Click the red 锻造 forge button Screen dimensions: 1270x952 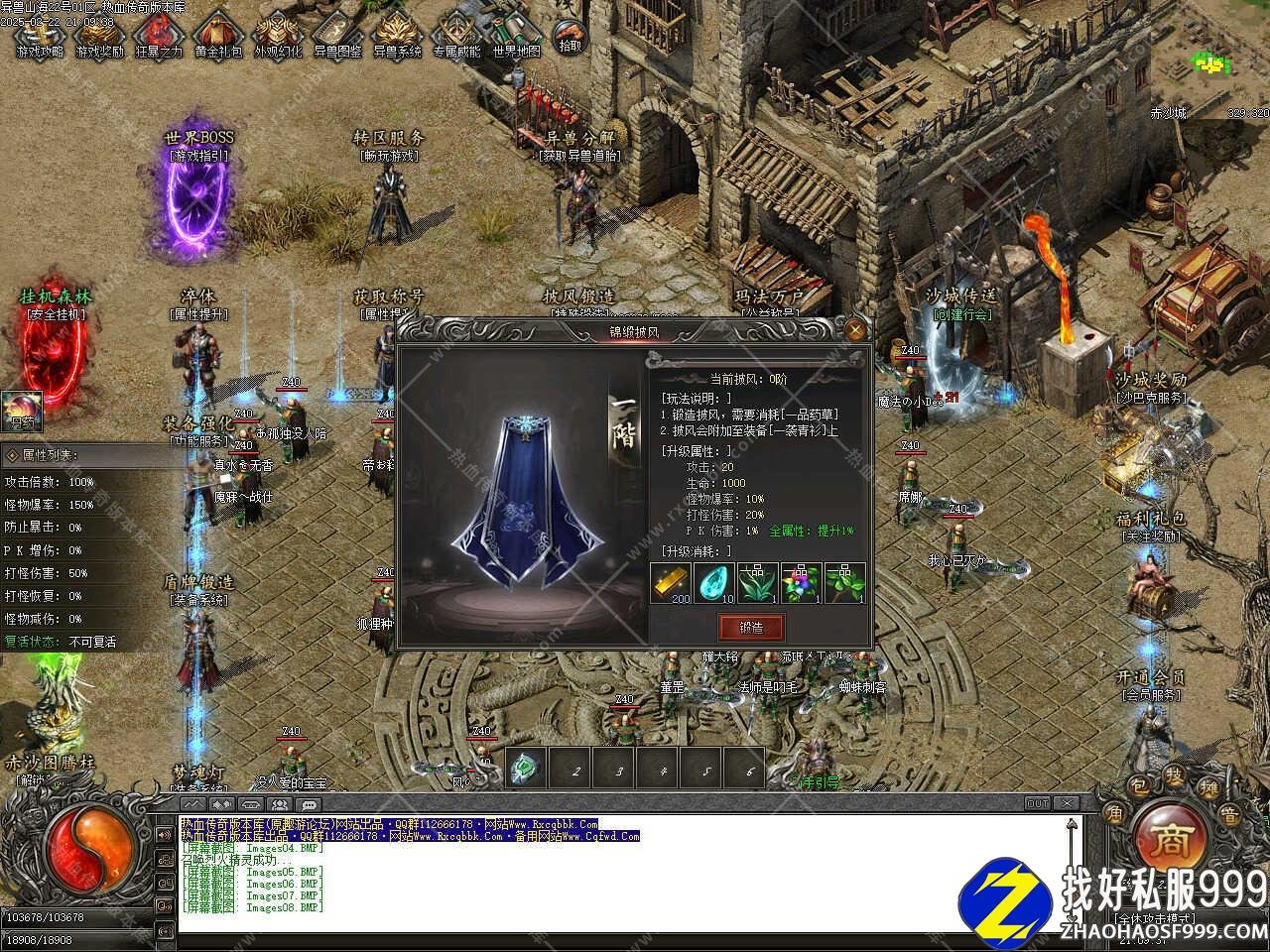(751, 627)
